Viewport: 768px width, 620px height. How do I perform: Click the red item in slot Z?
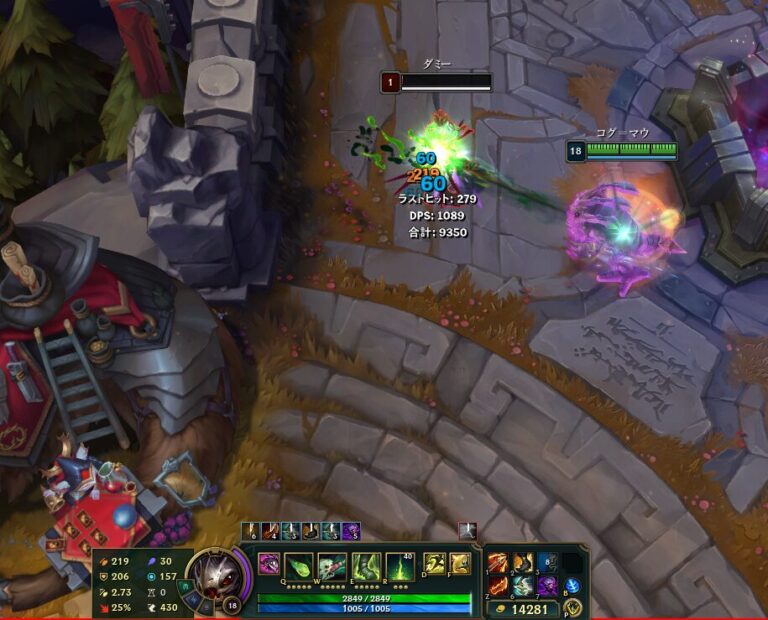498,586
